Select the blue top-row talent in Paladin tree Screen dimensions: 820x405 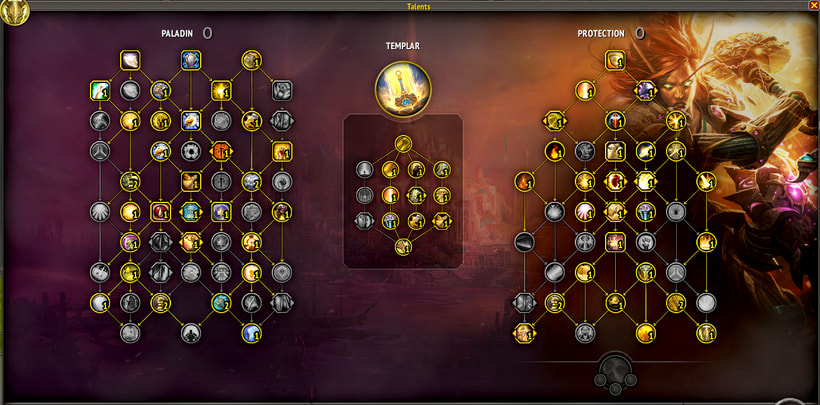[190, 60]
